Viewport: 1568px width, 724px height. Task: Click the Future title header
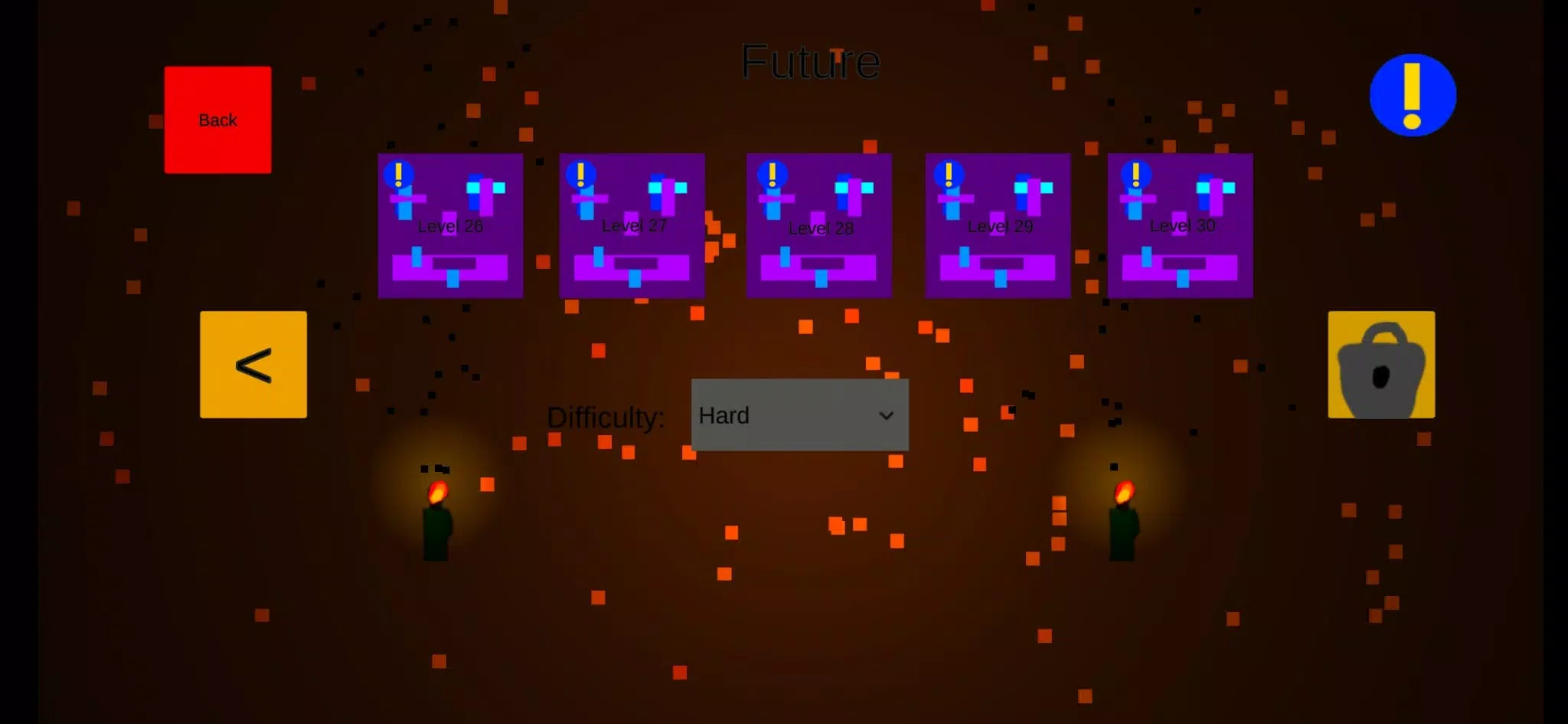click(x=811, y=61)
